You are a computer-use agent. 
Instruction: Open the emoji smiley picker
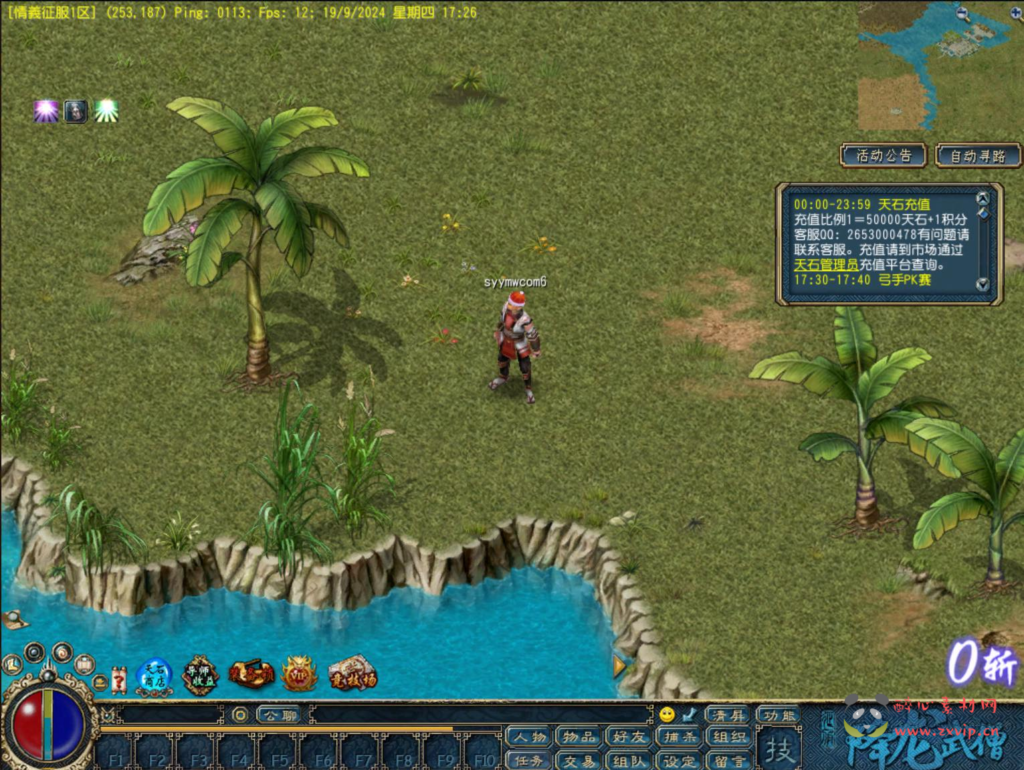pos(667,715)
